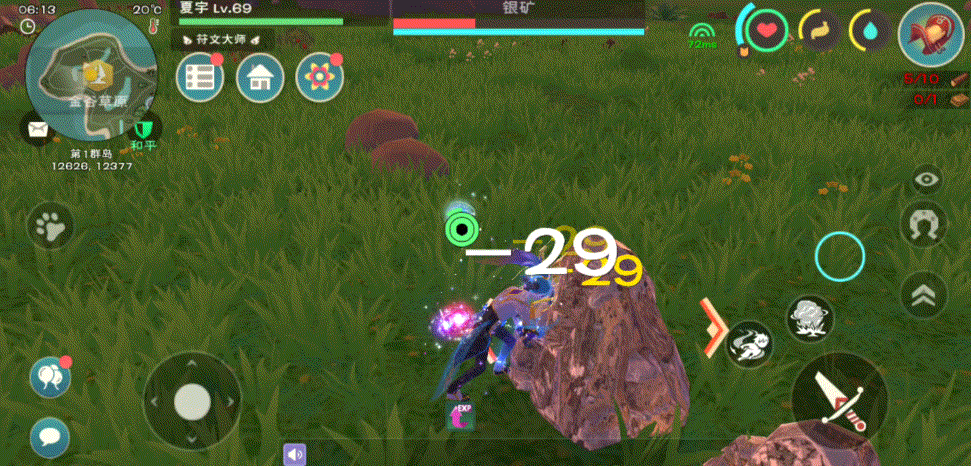
Task: Tap the empty cyan ring button
Action: (x=839, y=257)
